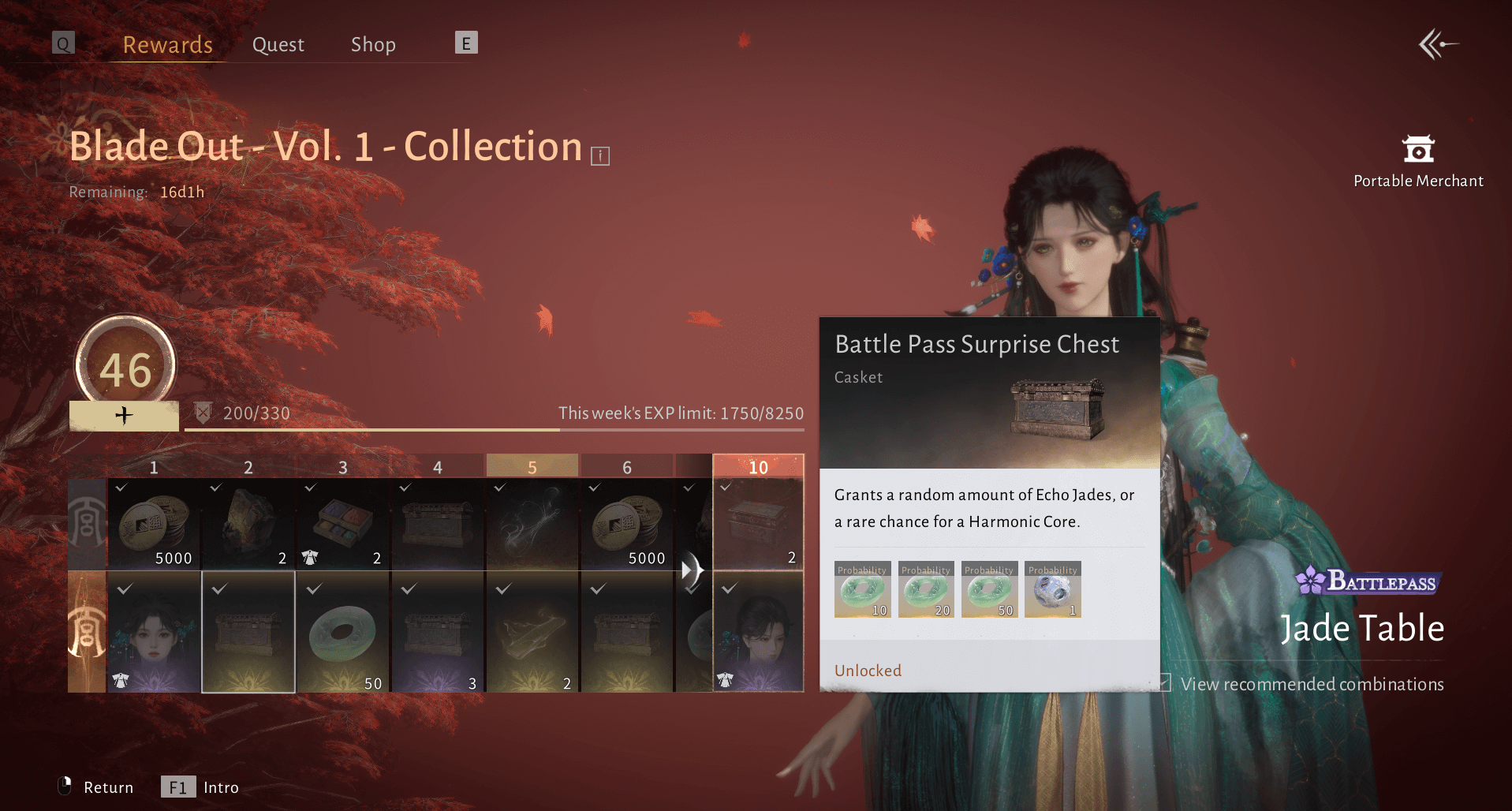Image resolution: width=1512 pixels, height=811 pixels.
Task: Open the info icon beside Collection title
Action: point(600,155)
